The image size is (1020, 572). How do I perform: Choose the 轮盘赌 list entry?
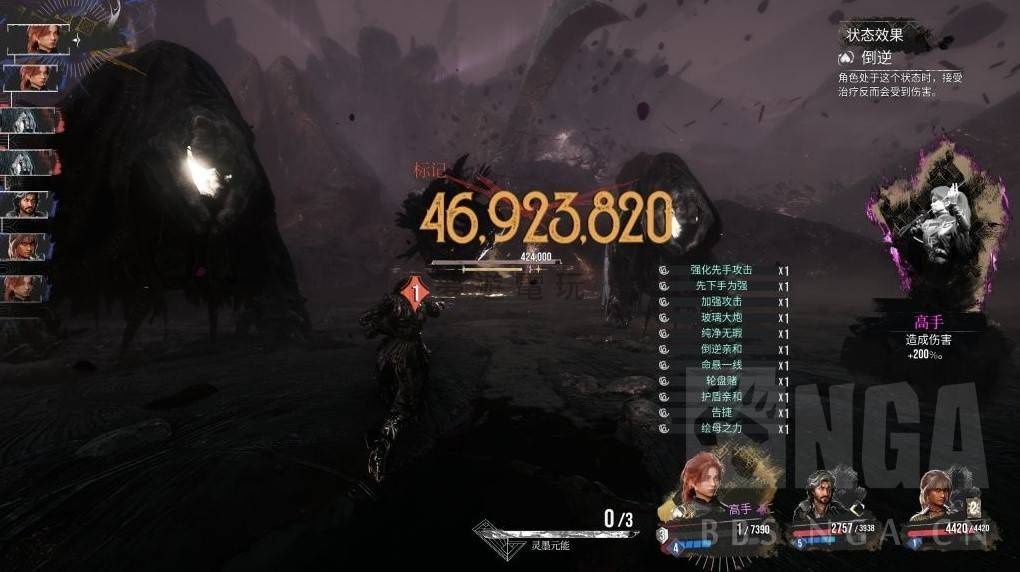point(720,381)
